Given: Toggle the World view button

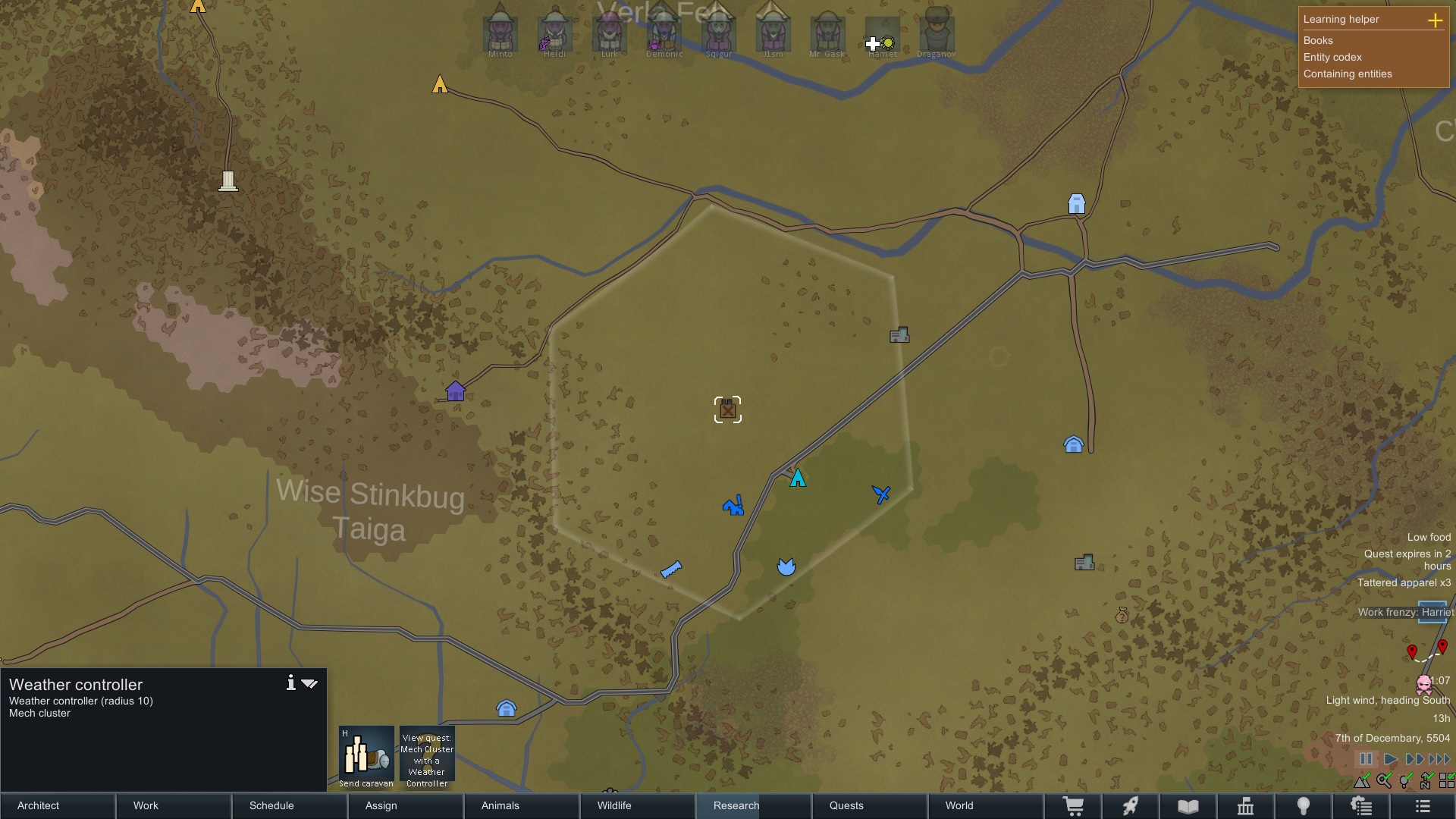Looking at the screenshot, I should tap(984, 805).
